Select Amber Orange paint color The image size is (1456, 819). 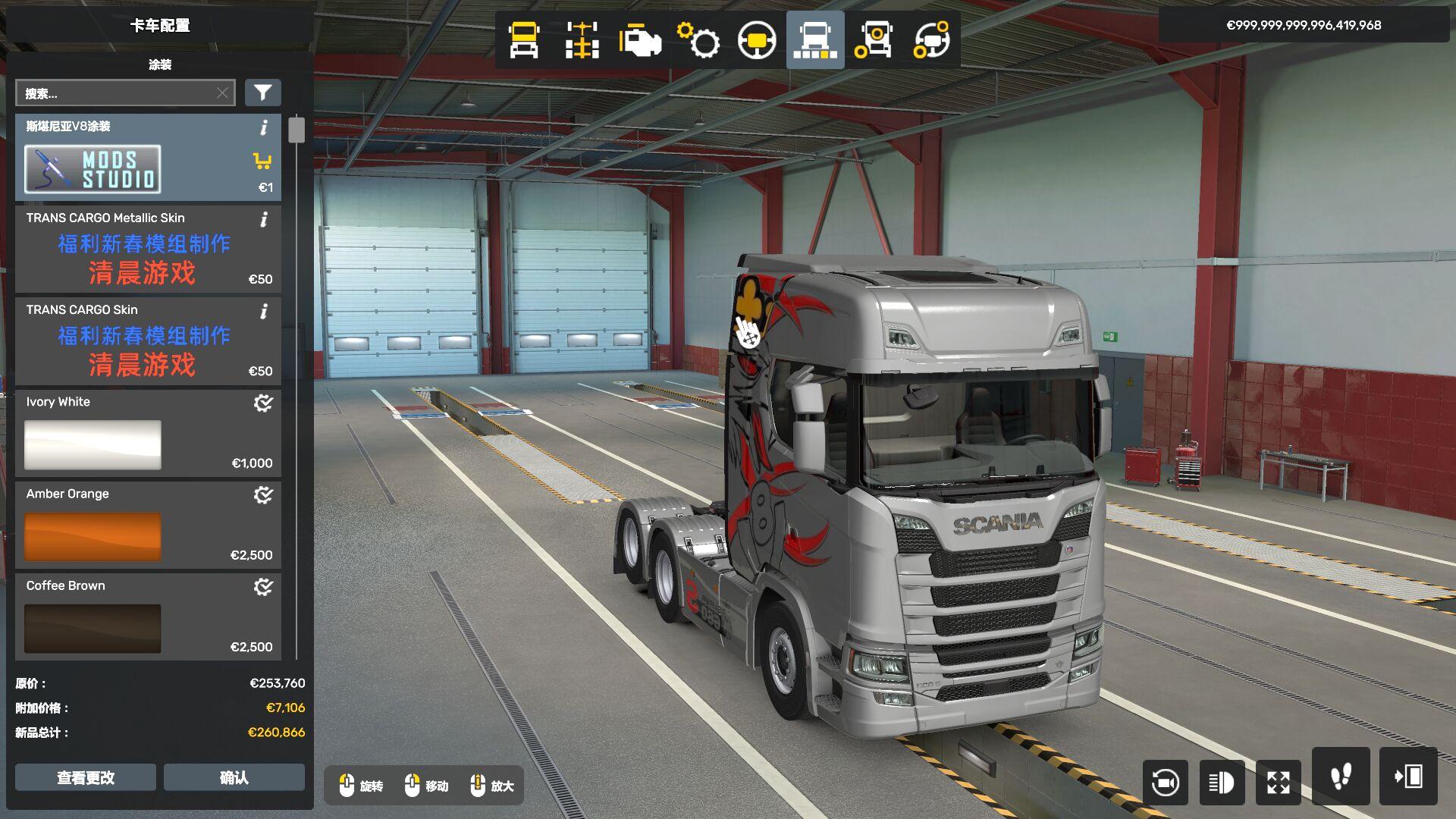click(148, 526)
